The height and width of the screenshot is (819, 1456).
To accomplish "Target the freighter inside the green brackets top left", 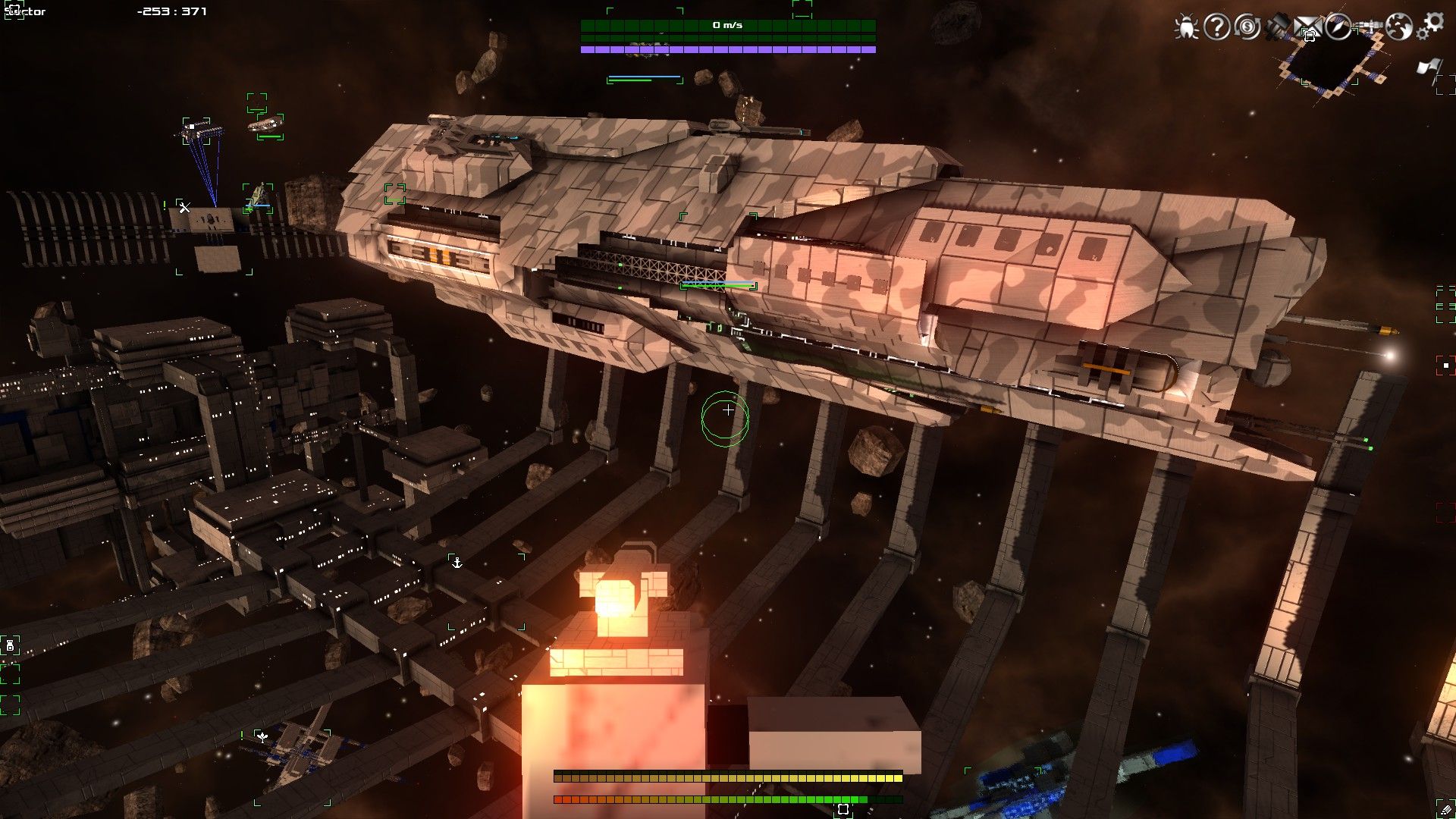I will coord(264,125).
